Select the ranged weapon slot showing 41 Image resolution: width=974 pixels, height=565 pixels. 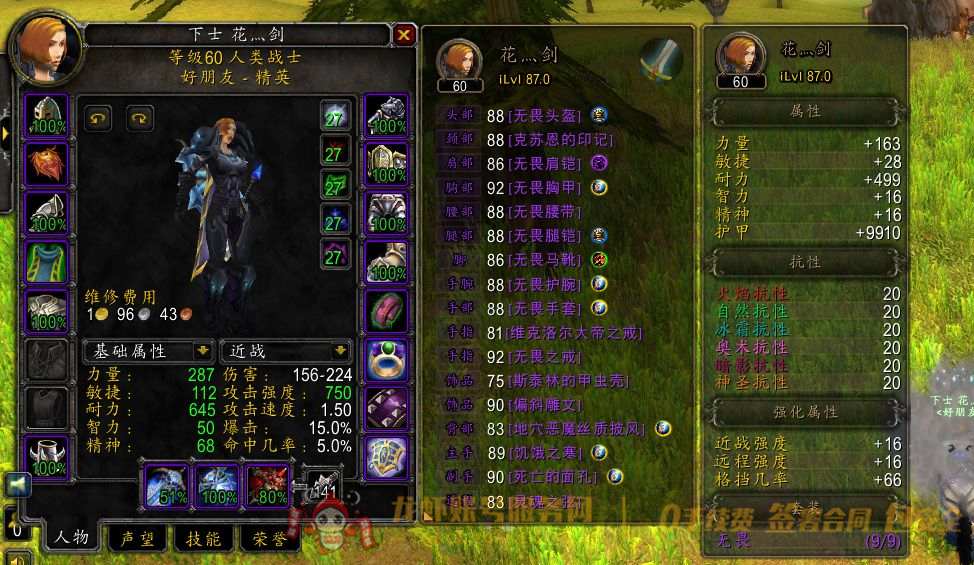click(x=321, y=484)
